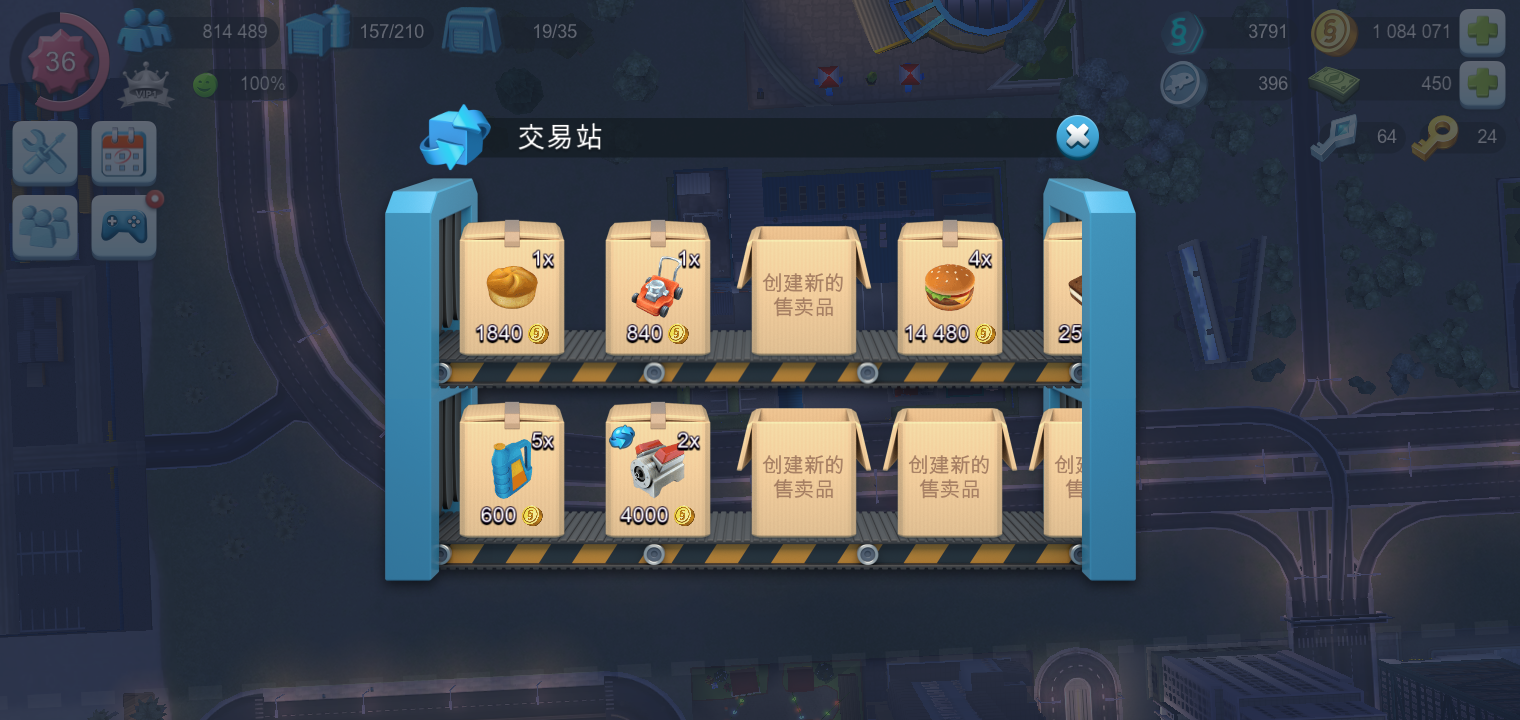Open city settings with the wrench icon
Image resolution: width=1520 pixels, height=720 pixels.
click(44, 152)
